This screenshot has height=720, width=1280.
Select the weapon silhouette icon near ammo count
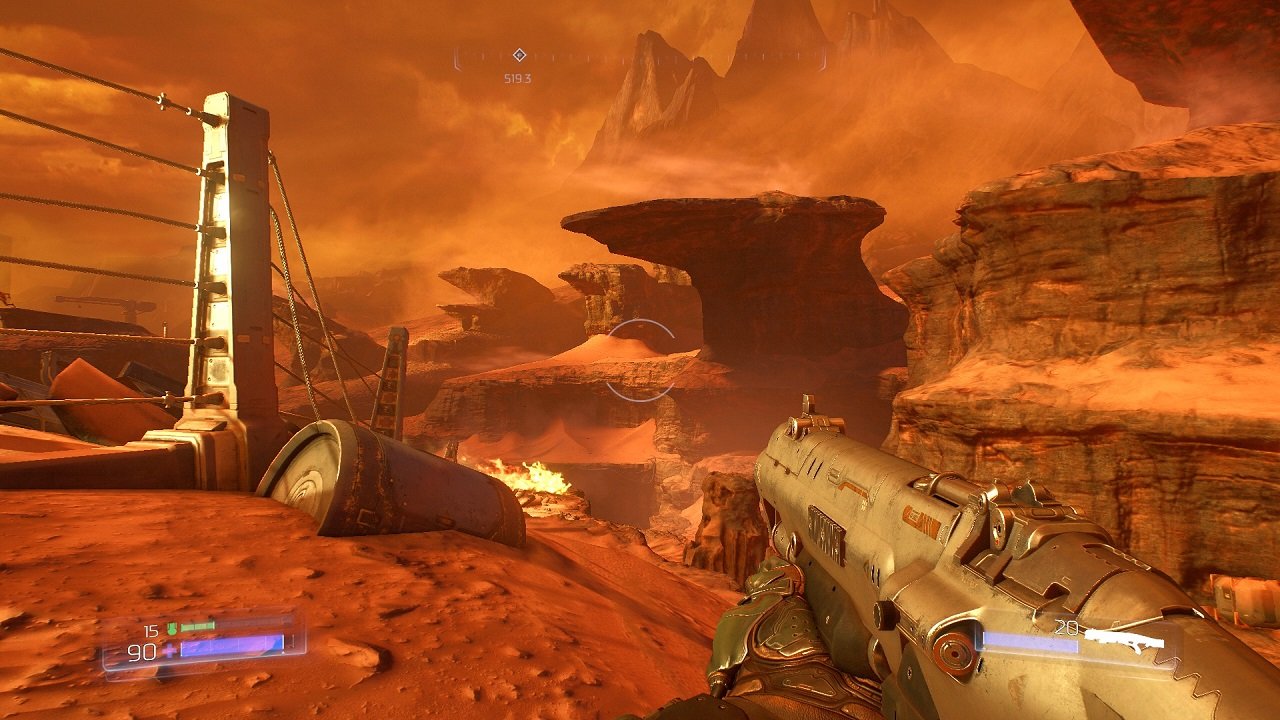click(x=1125, y=638)
